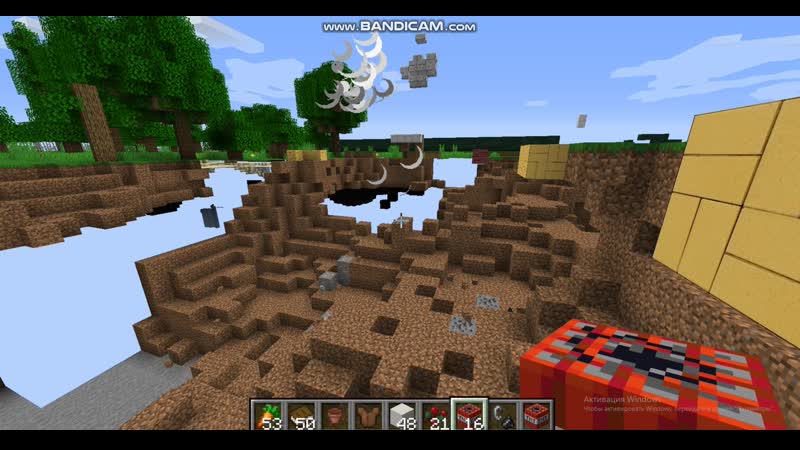This screenshot has width=800, height=450.
Task: Select the brown item stack of 50
Action: (x=300, y=413)
